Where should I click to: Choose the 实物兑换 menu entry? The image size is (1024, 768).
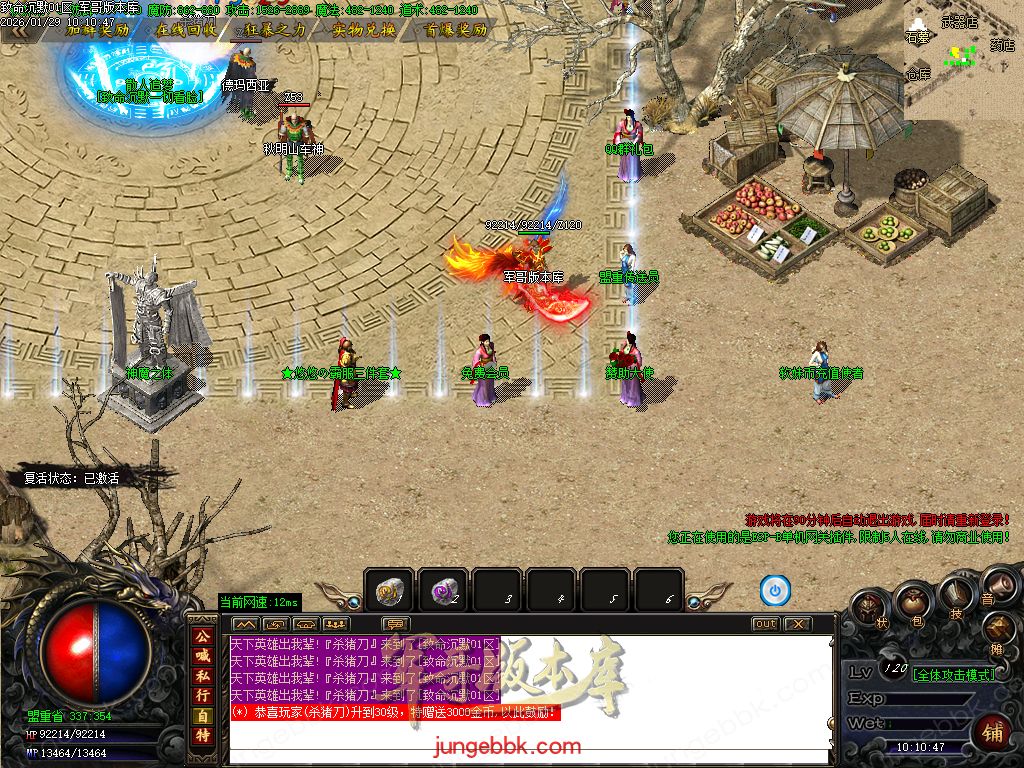click(x=364, y=30)
